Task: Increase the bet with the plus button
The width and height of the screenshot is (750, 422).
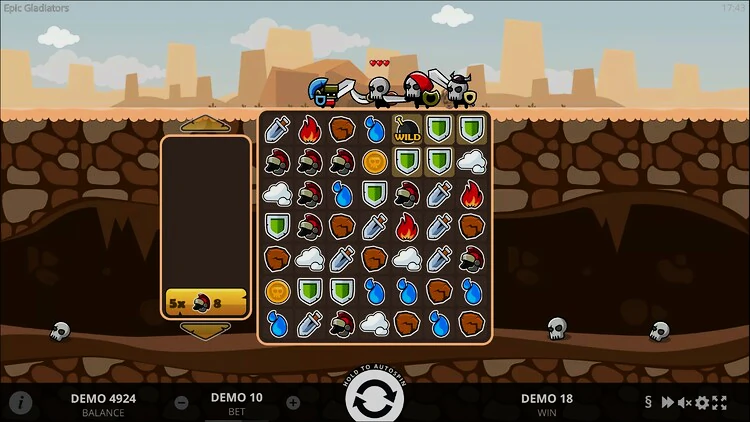Action: [293, 403]
